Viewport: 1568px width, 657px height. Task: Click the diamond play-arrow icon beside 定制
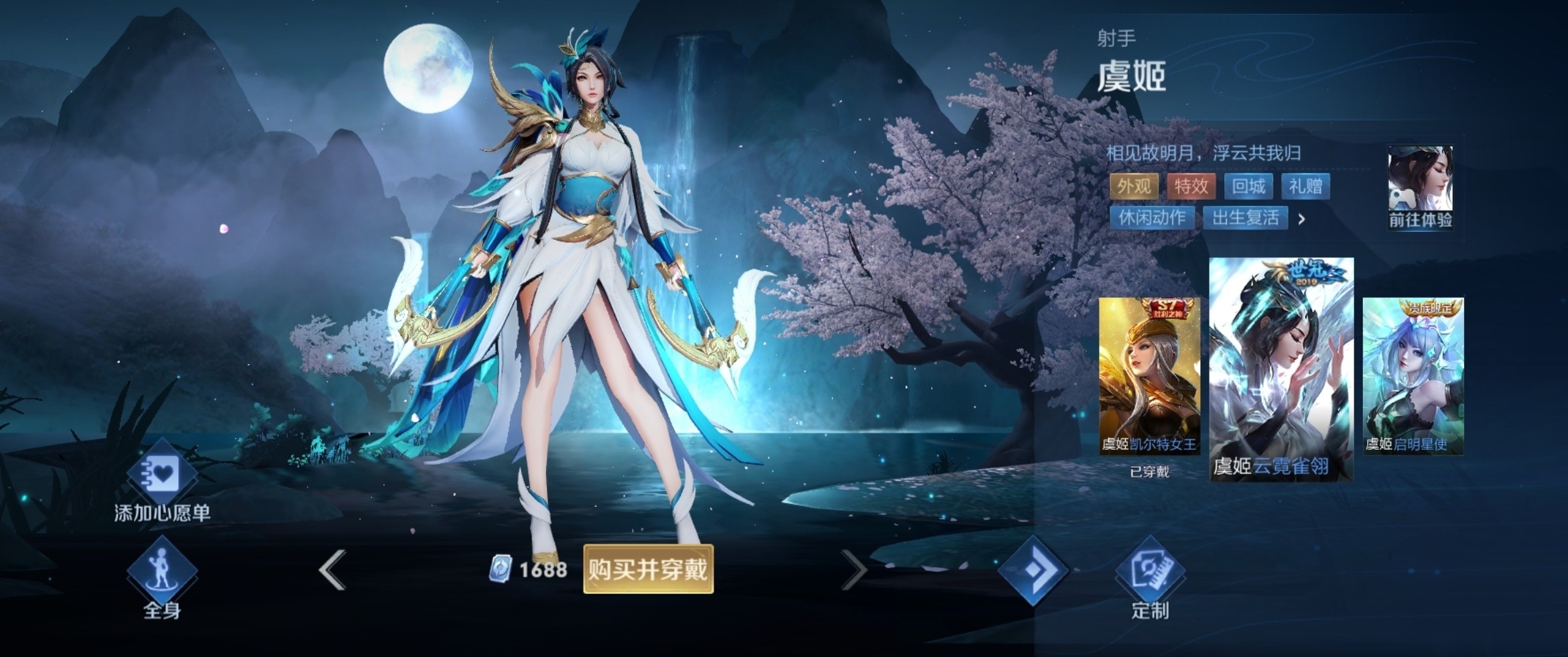tap(1033, 571)
